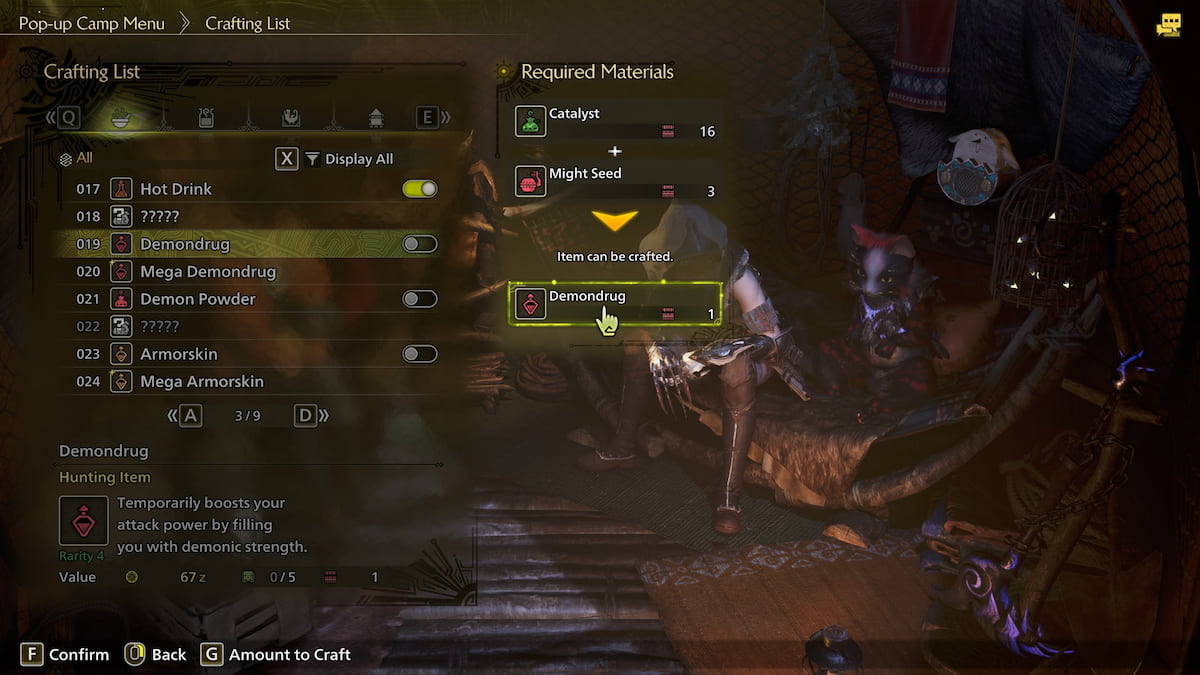1200x675 pixels.
Task: Click the Might Seed required material
Action: click(x=617, y=181)
